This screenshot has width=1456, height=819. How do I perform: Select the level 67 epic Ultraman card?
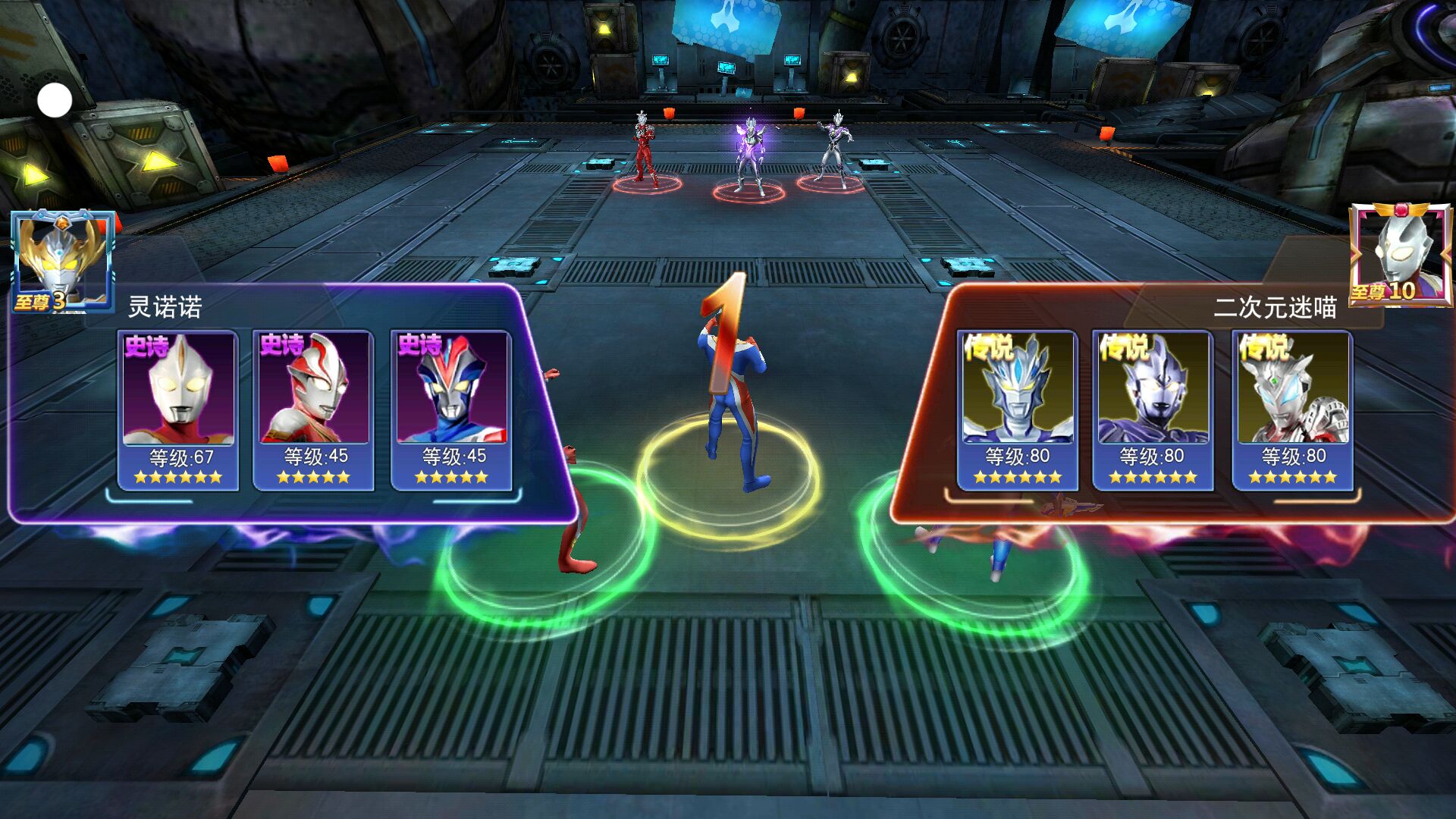coord(178,409)
